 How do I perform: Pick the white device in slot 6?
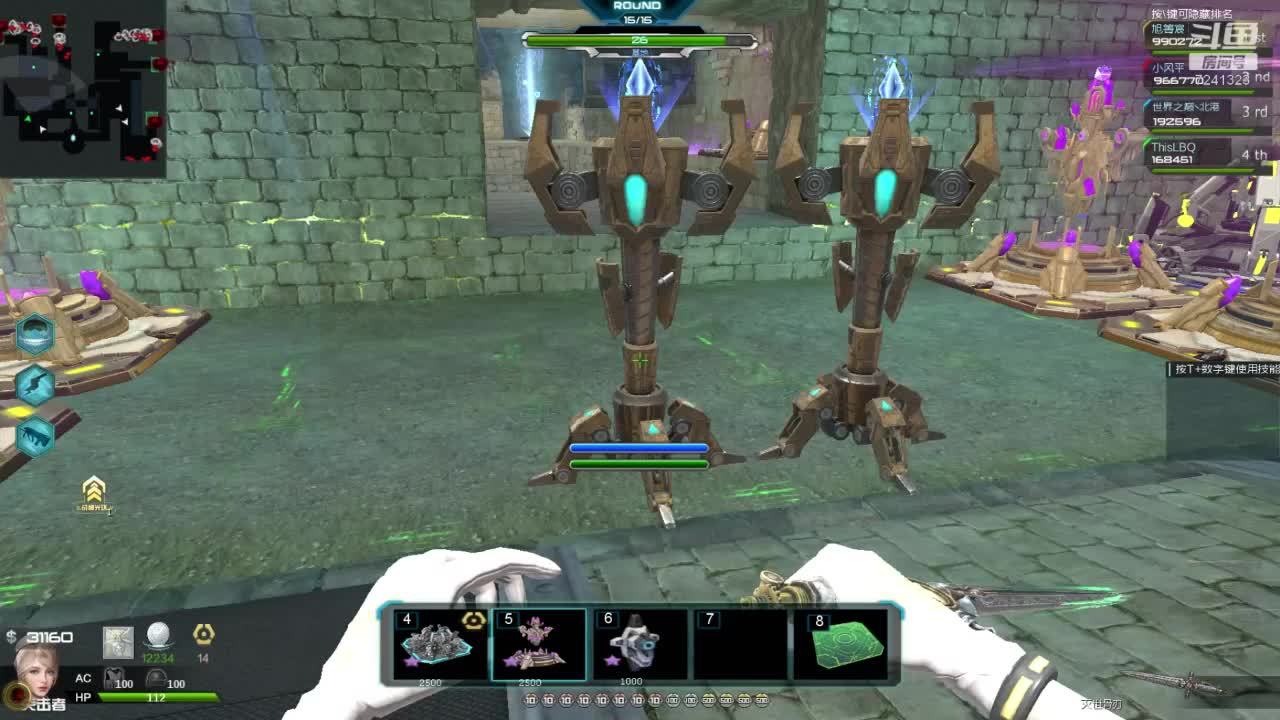click(640, 645)
